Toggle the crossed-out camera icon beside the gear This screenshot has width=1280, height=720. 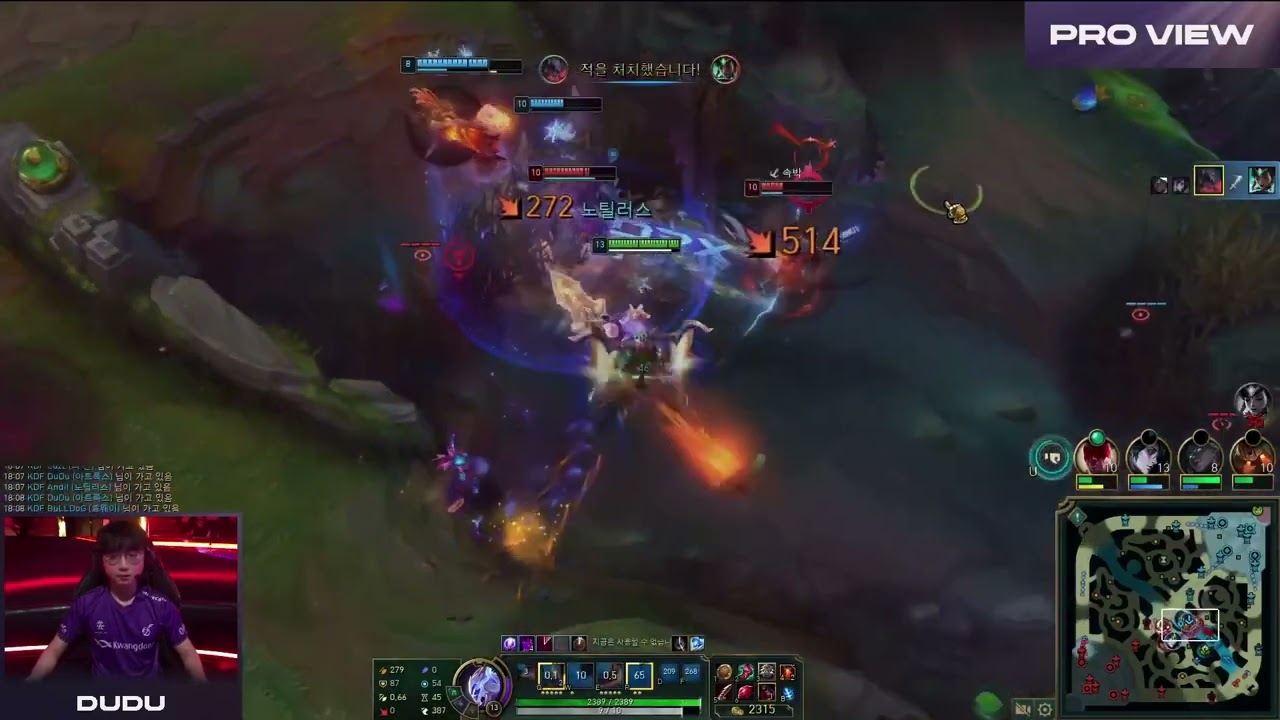pos(1022,708)
